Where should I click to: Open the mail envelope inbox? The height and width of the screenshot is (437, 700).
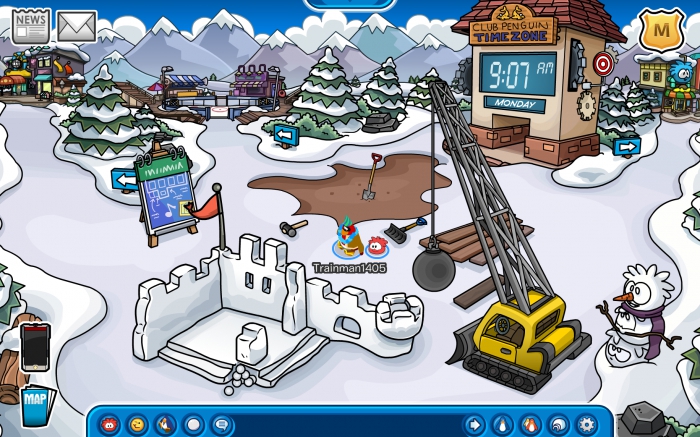tap(76, 25)
